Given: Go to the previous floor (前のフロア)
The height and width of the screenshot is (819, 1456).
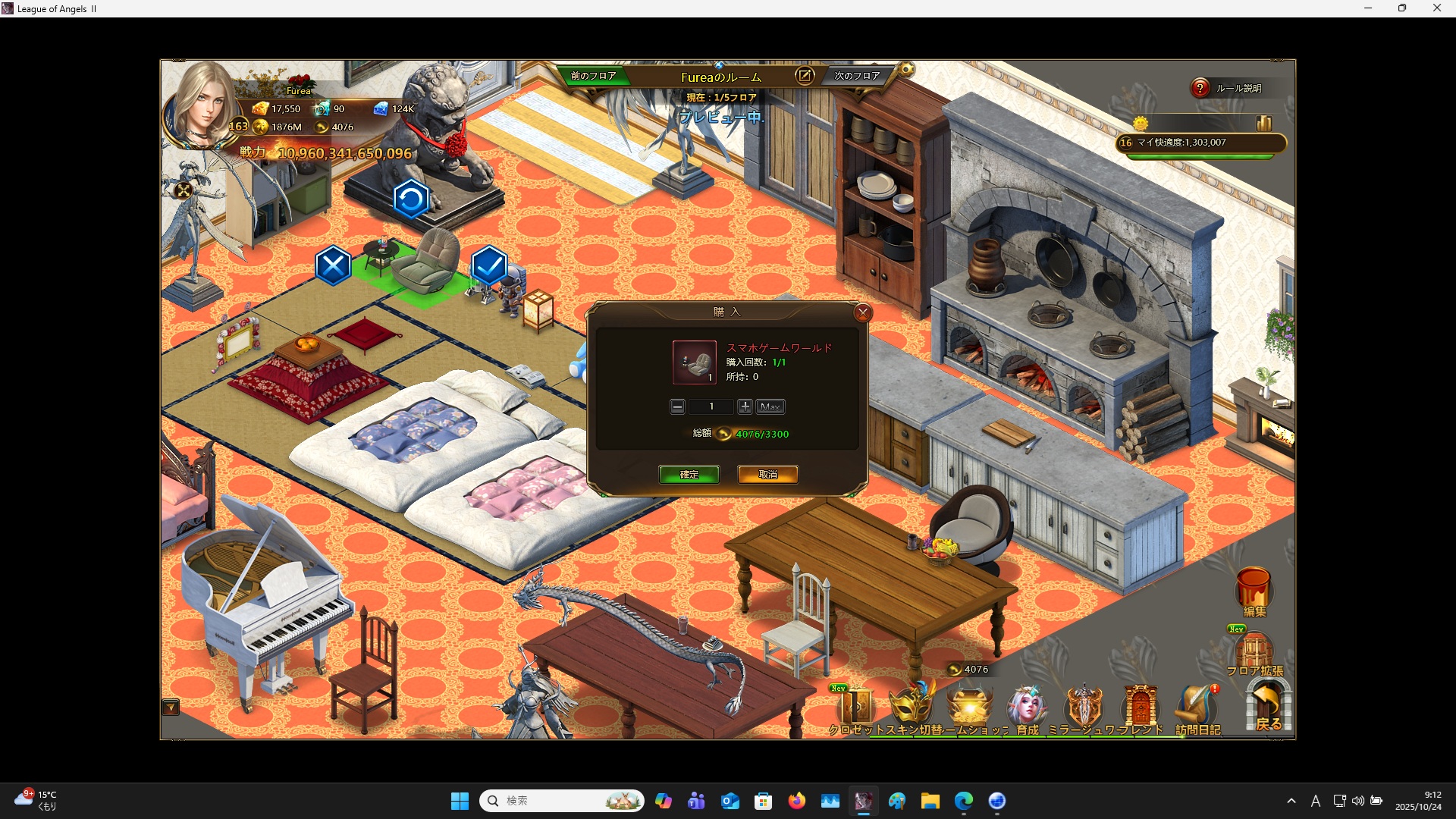Looking at the screenshot, I should (x=593, y=76).
